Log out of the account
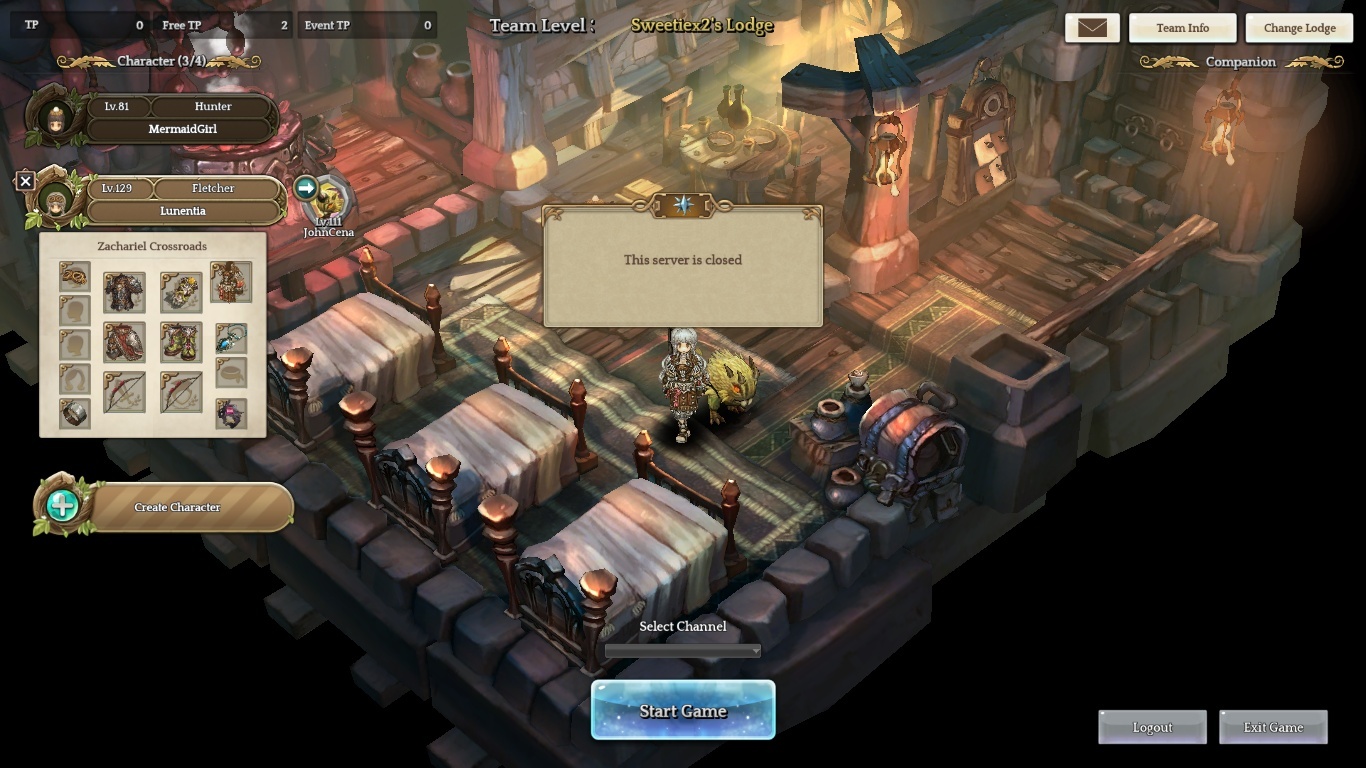 (x=1152, y=727)
